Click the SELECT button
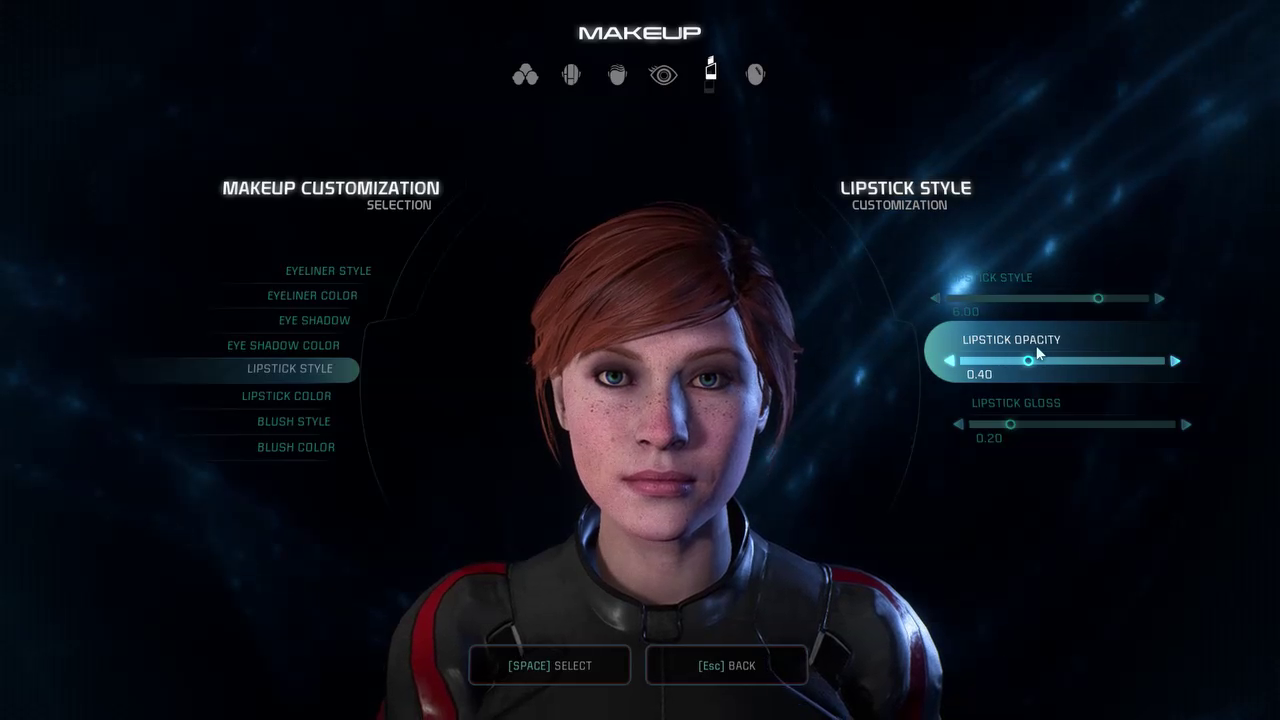The image size is (1280, 720). (x=550, y=666)
